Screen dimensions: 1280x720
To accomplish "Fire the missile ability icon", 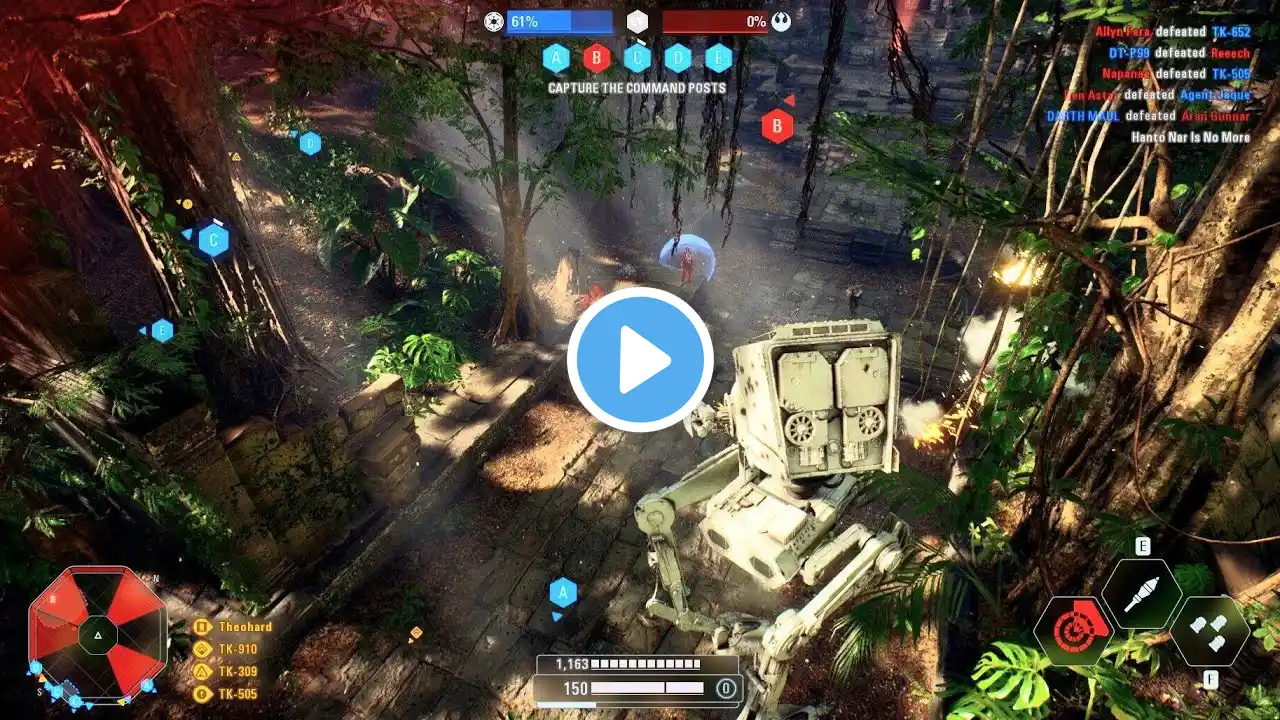I will pyautogui.click(x=1141, y=594).
